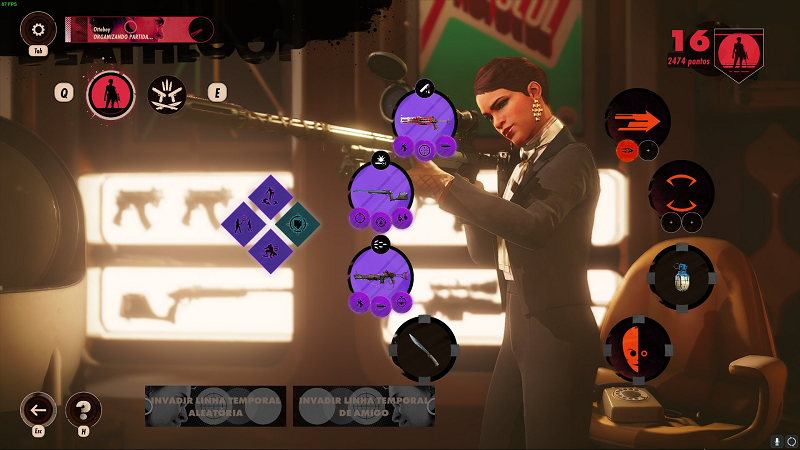This screenshot has width=800, height=450.
Task: Click Invadir Linha Temporal de Amigo
Action: click(x=363, y=406)
